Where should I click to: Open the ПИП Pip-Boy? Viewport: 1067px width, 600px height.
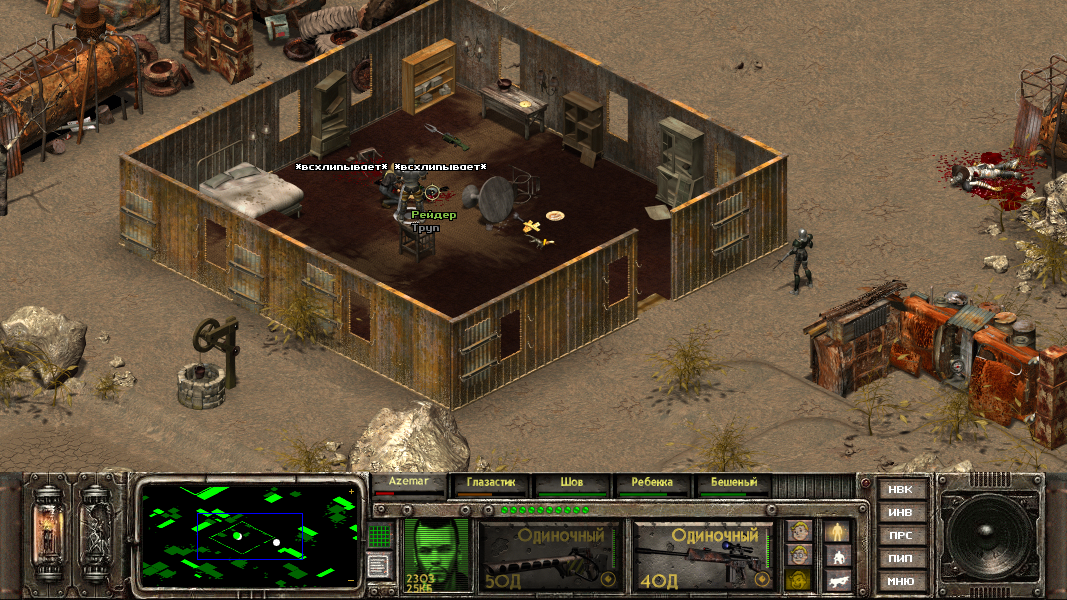point(900,558)
